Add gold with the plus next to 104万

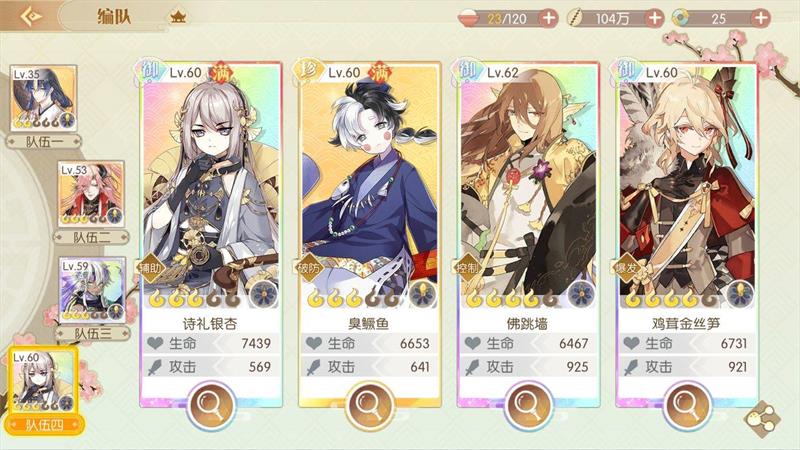tap(654, 17)
